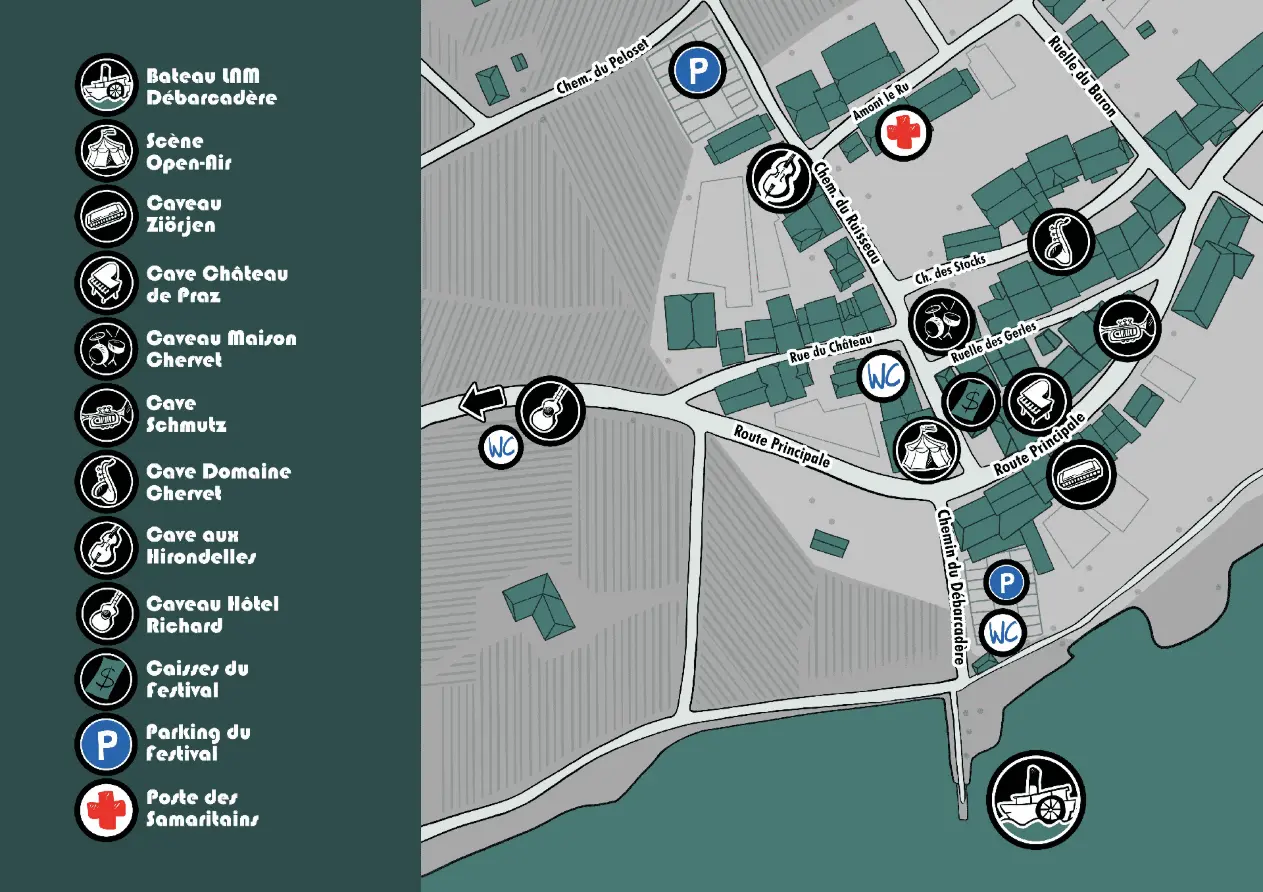Viewport: 1263px width, 892px height.
Task: Click the steamboat marker on the lake
Action: (x=1035, y=801)
